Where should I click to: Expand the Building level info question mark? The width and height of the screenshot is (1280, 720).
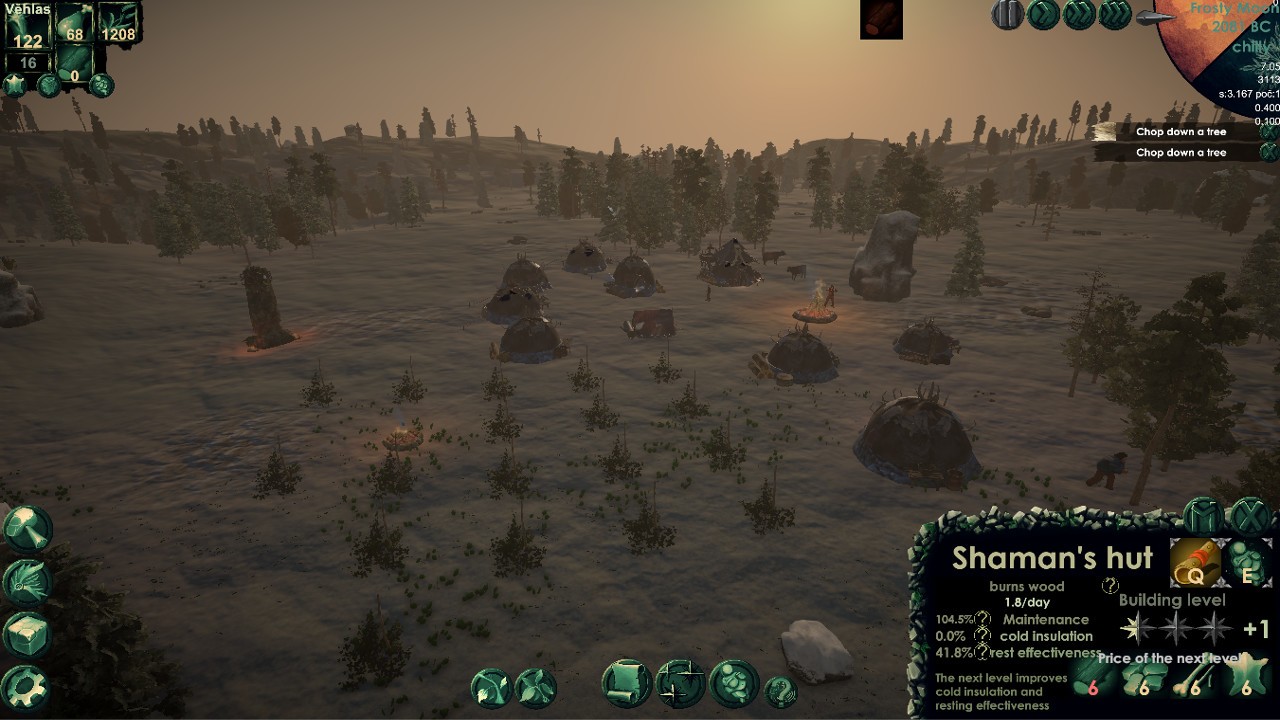click(1110, 586)
